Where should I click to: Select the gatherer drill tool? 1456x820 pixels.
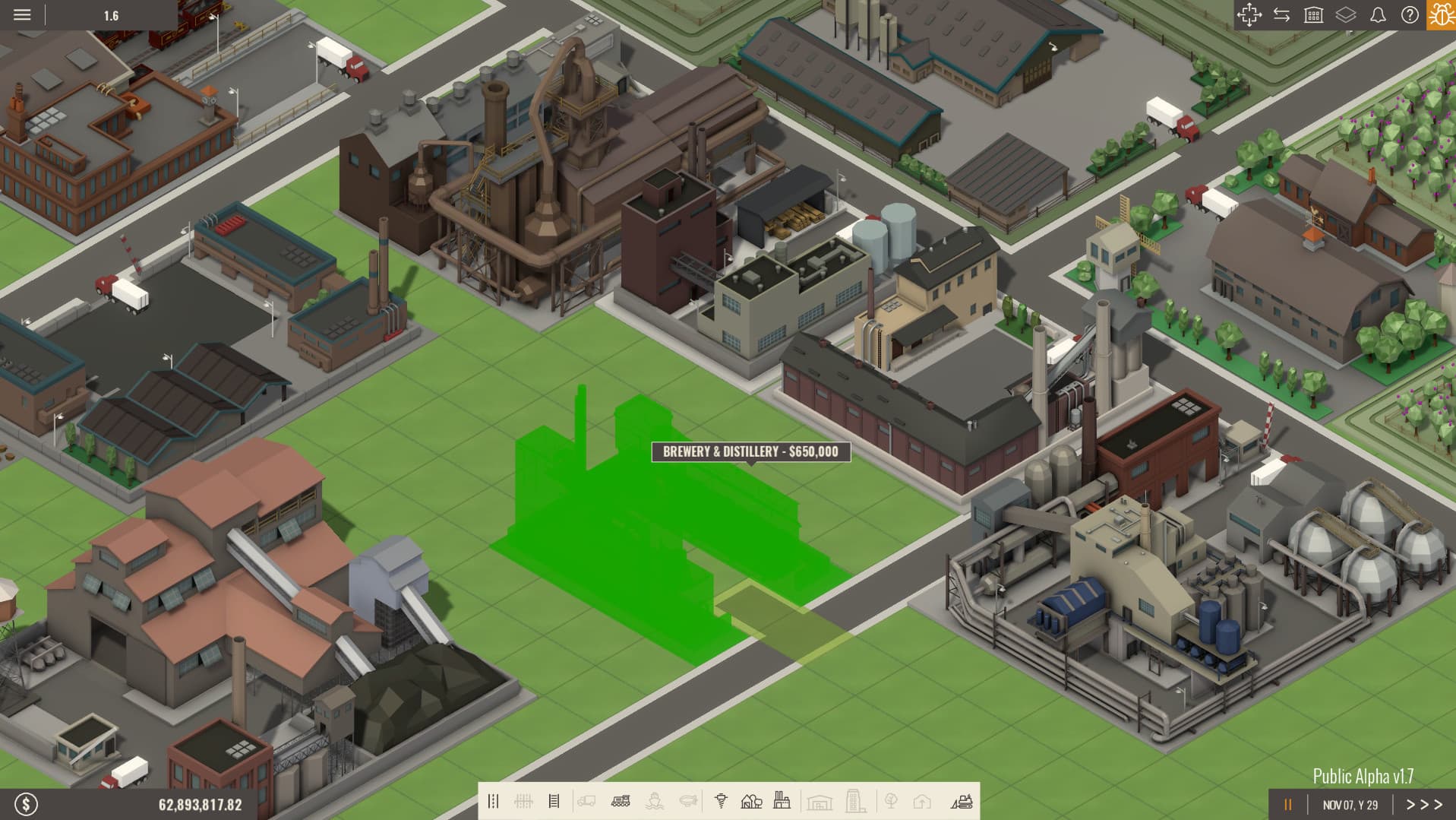point(721,800)
